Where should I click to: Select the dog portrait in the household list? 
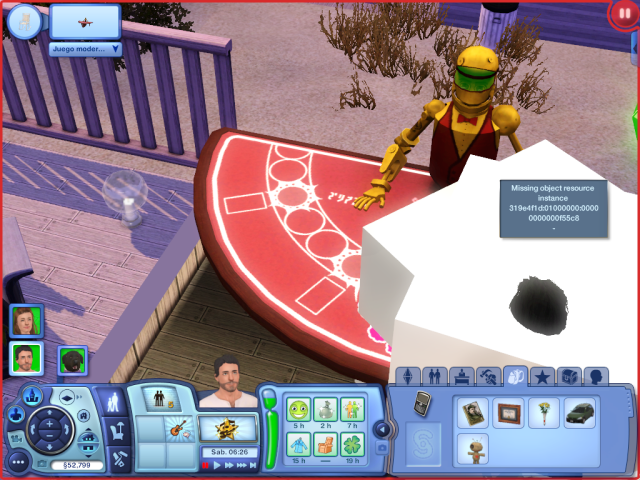(x=72, y=360)
